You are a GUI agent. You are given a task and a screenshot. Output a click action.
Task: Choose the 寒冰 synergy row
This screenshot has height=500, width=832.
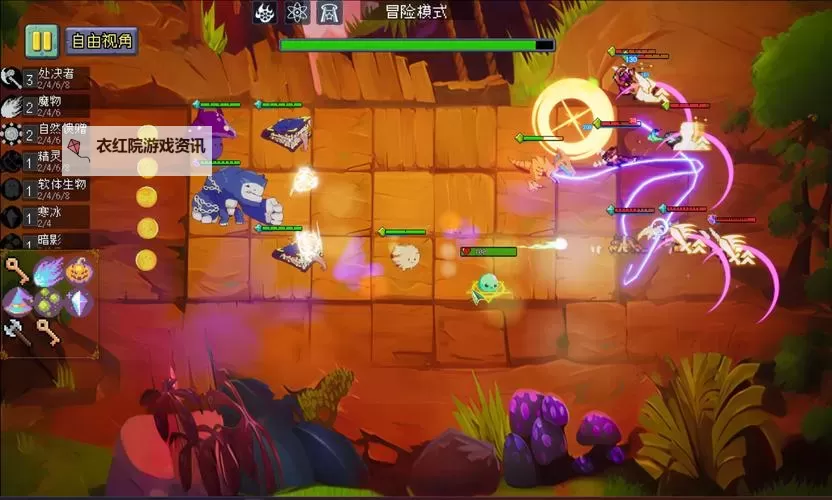(46, 215)
